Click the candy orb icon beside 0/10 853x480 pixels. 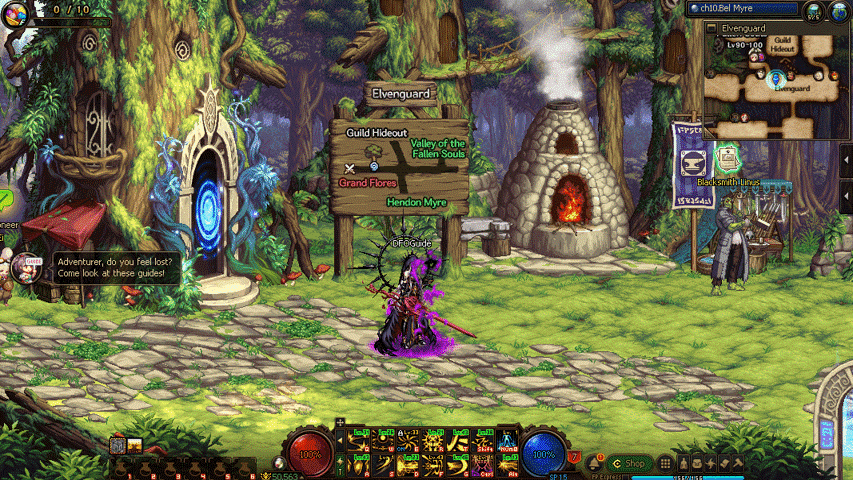(14, 12)
